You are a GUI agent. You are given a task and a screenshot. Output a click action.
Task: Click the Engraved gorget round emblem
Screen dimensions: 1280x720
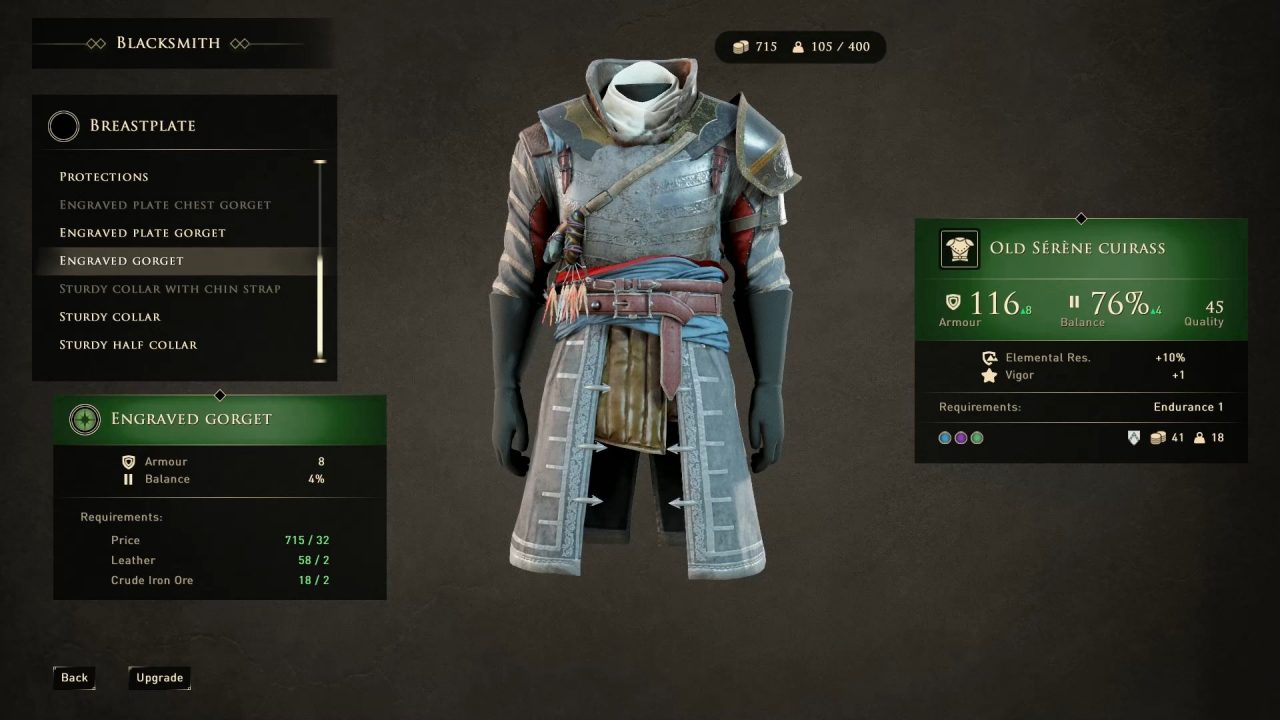pos(85,419)
